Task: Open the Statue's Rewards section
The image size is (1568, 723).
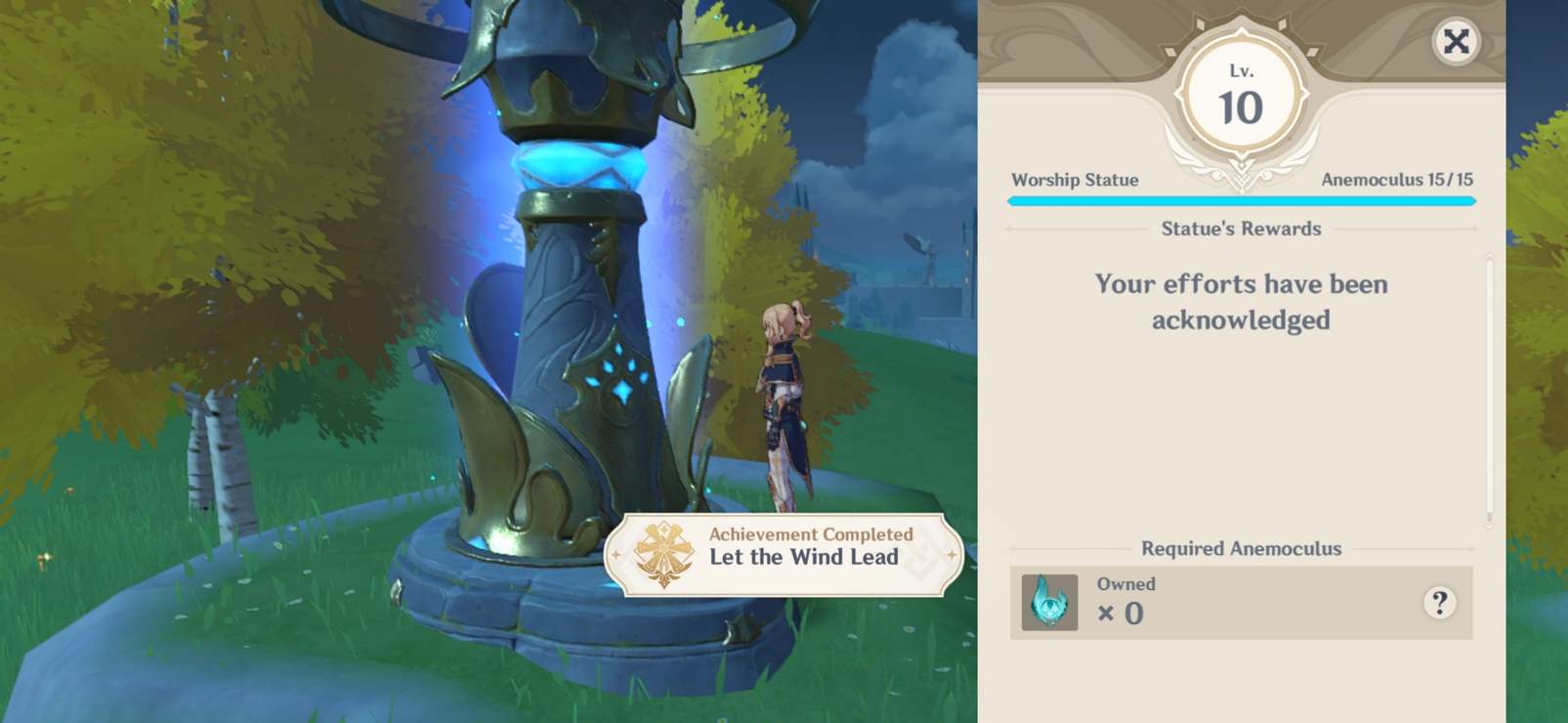Action: (x=1241, y=228)
